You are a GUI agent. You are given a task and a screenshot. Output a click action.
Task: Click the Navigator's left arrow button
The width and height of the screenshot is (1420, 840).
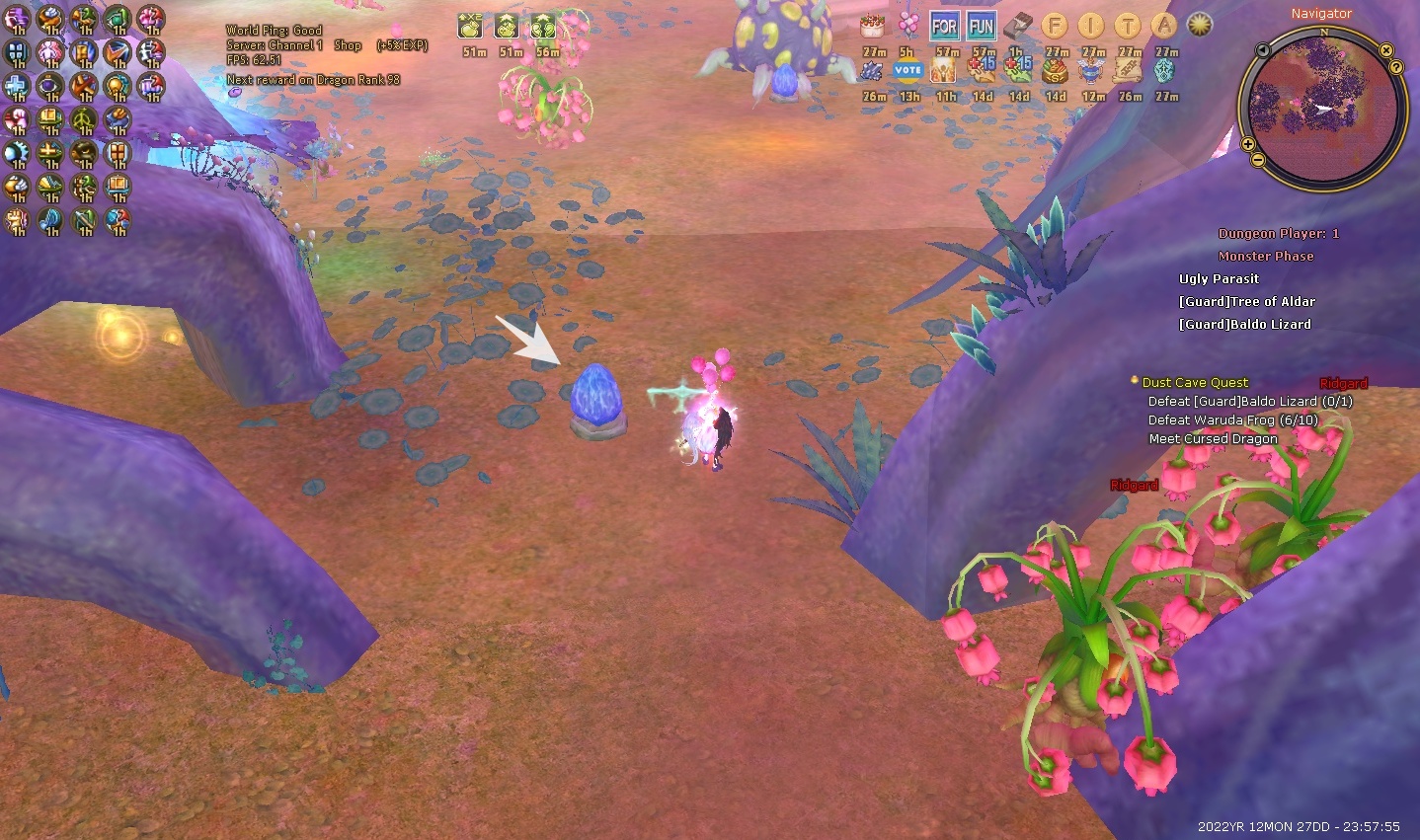tap(1262, 50)
